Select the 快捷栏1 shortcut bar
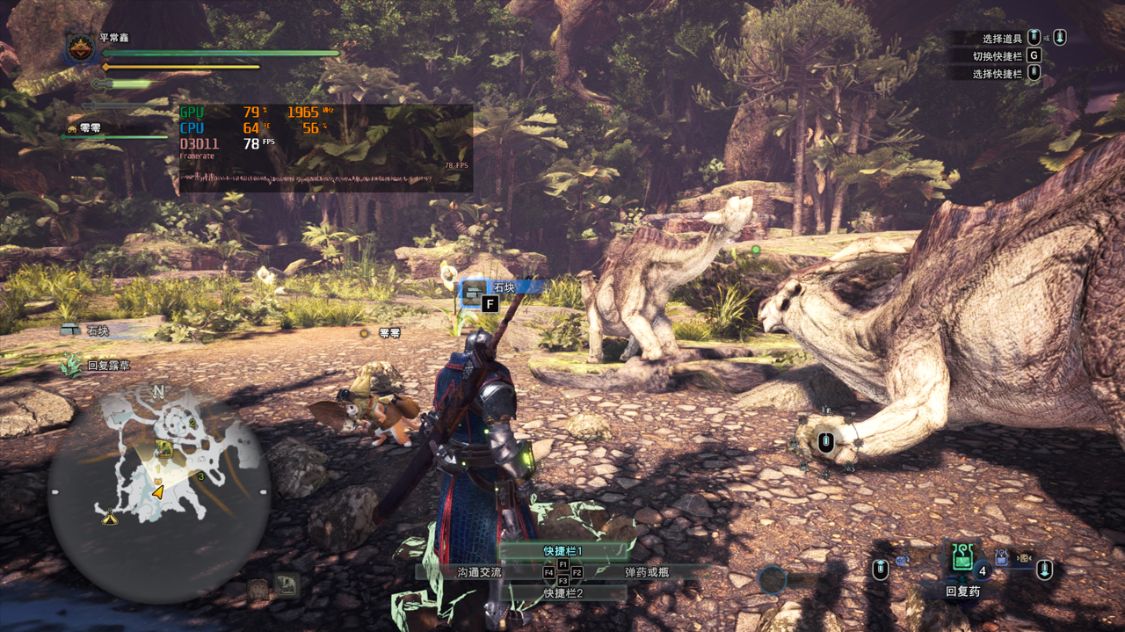 click(562, 551)
